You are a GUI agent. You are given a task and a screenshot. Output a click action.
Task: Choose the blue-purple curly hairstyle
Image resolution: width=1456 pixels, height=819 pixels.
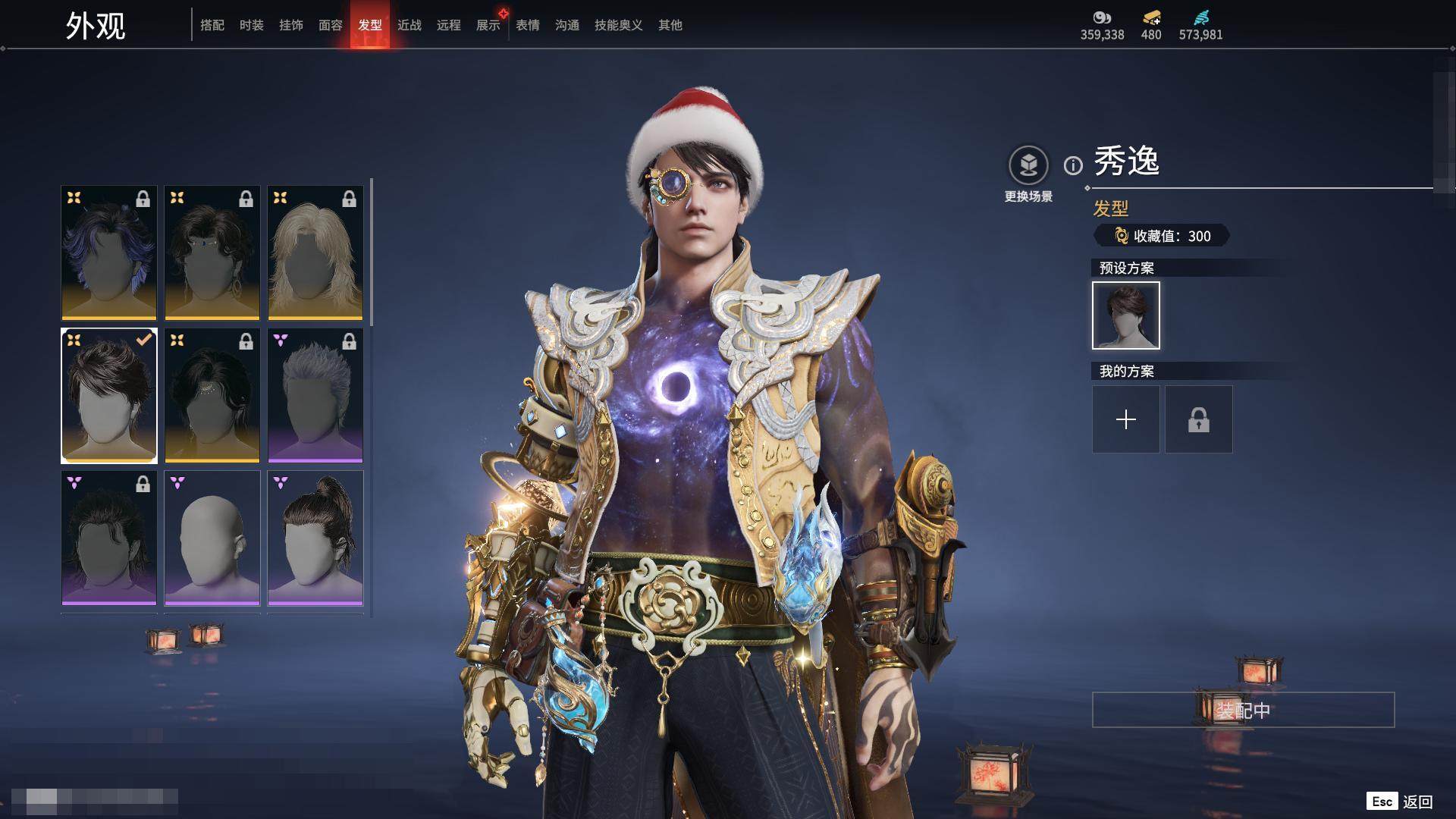click(x=109, y=253)
